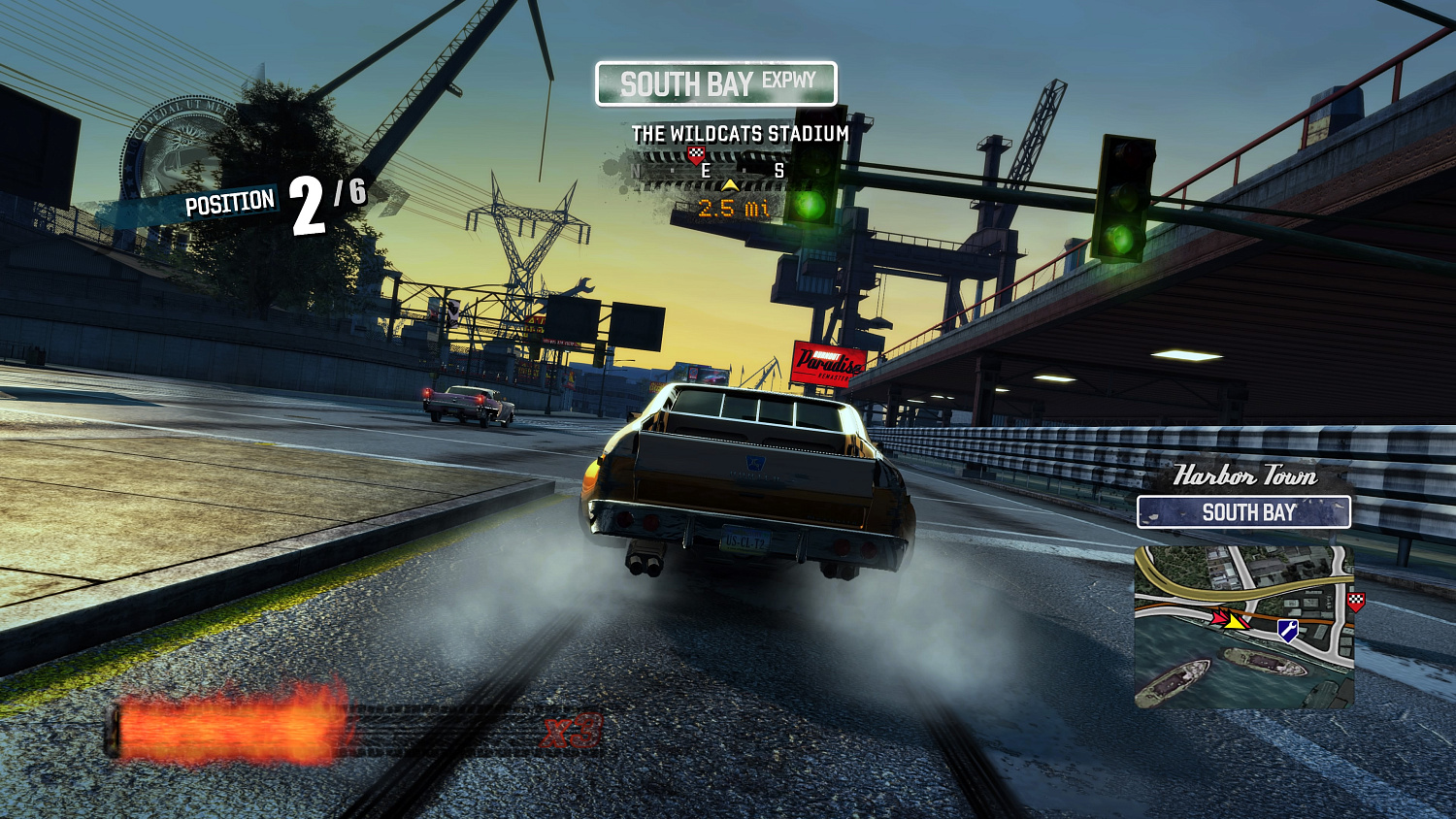Click the red rival arrow on the minimap
The width and height of the screenshot is (1456, 819).
(1219, 617)
